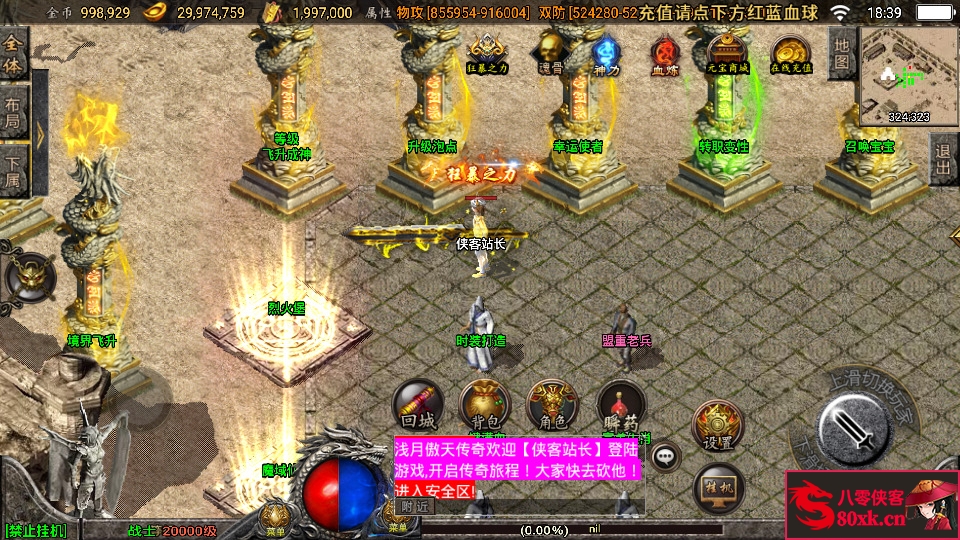Select the 下属 tab
This screenshot has width=960, height=540.
(x=13, y=169)
